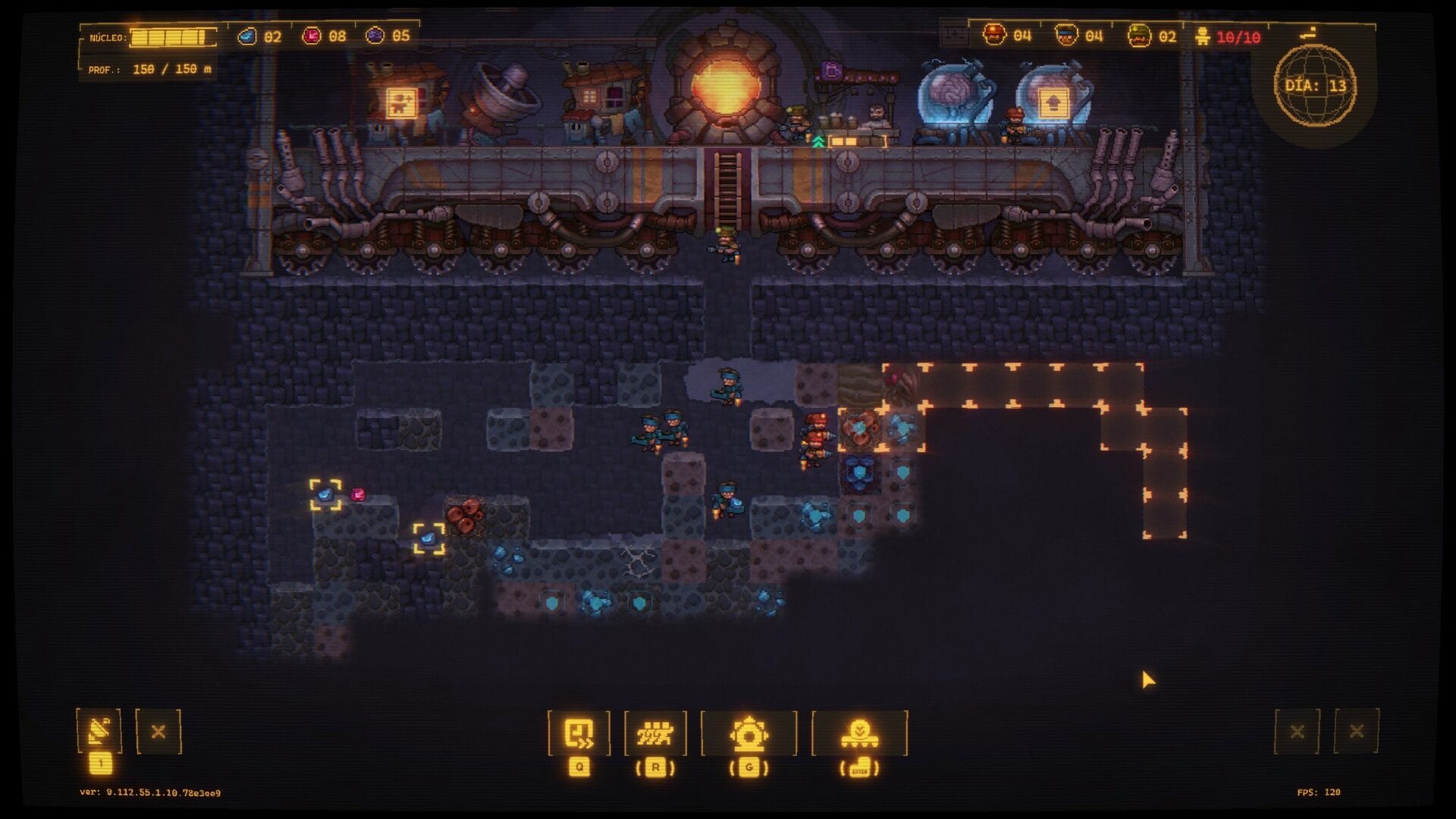Activate the drill core ability button
Viewport: 1456px width, 819px height.
[748, 733]
